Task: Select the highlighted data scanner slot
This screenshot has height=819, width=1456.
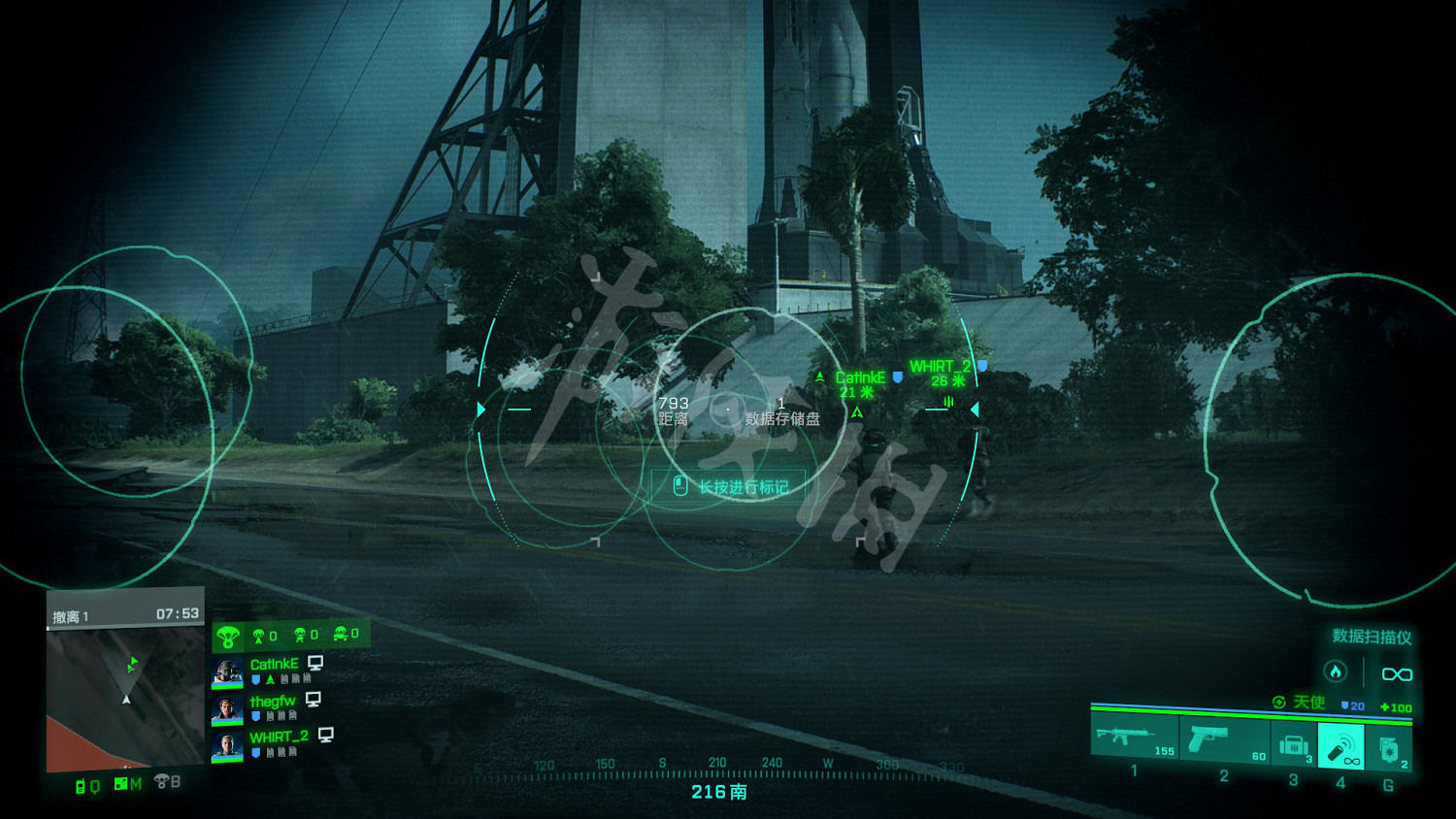Action: click(1340, 747)
